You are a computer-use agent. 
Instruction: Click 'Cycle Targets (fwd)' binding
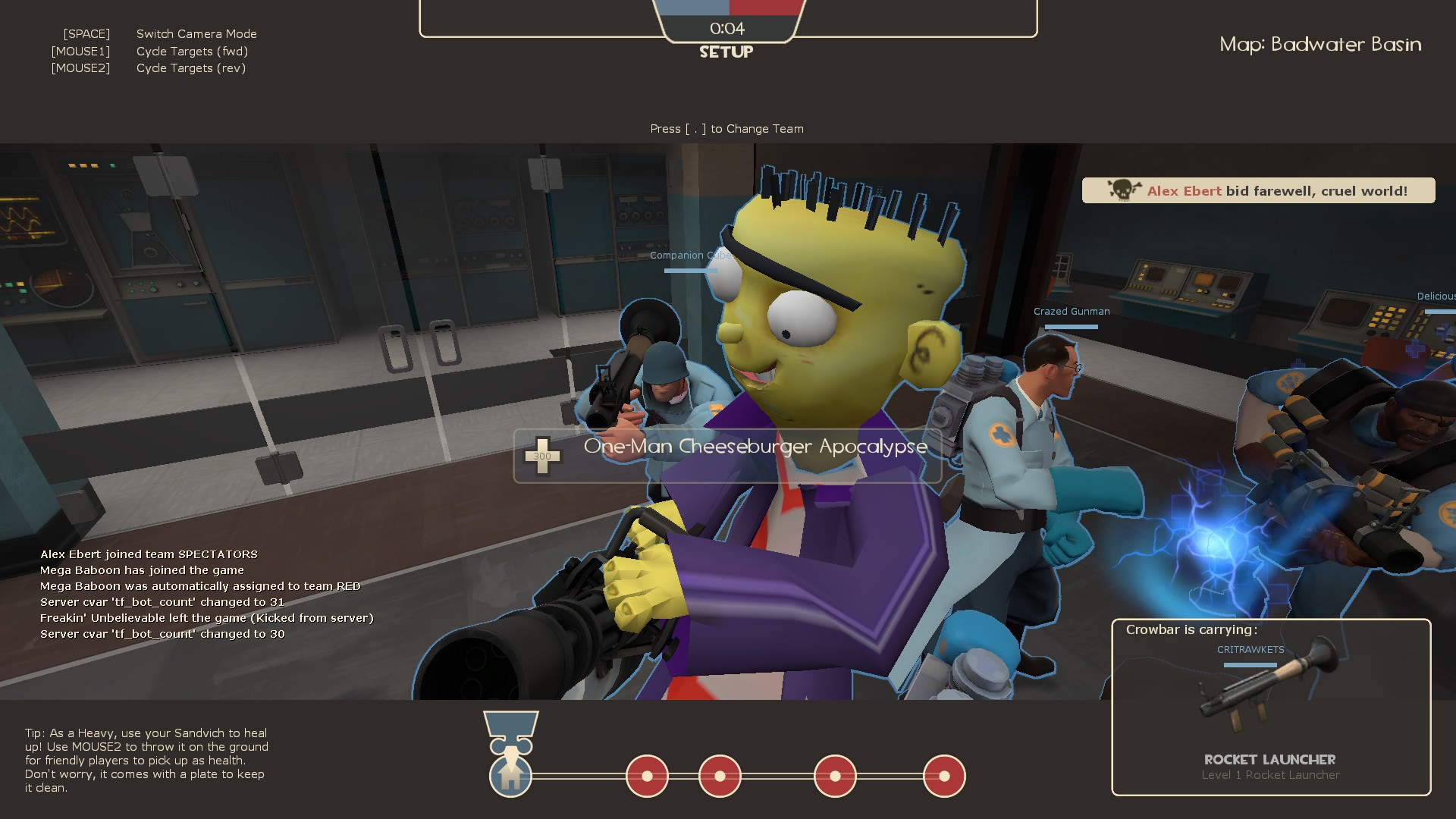[x=192, y=51]
